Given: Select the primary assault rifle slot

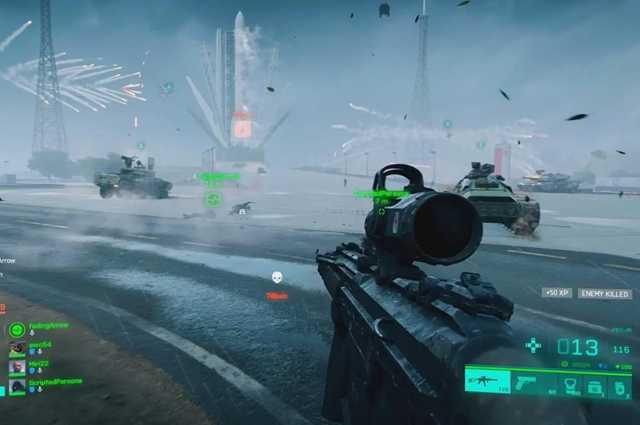Looking at the screenshot, I should pos(488,382).
